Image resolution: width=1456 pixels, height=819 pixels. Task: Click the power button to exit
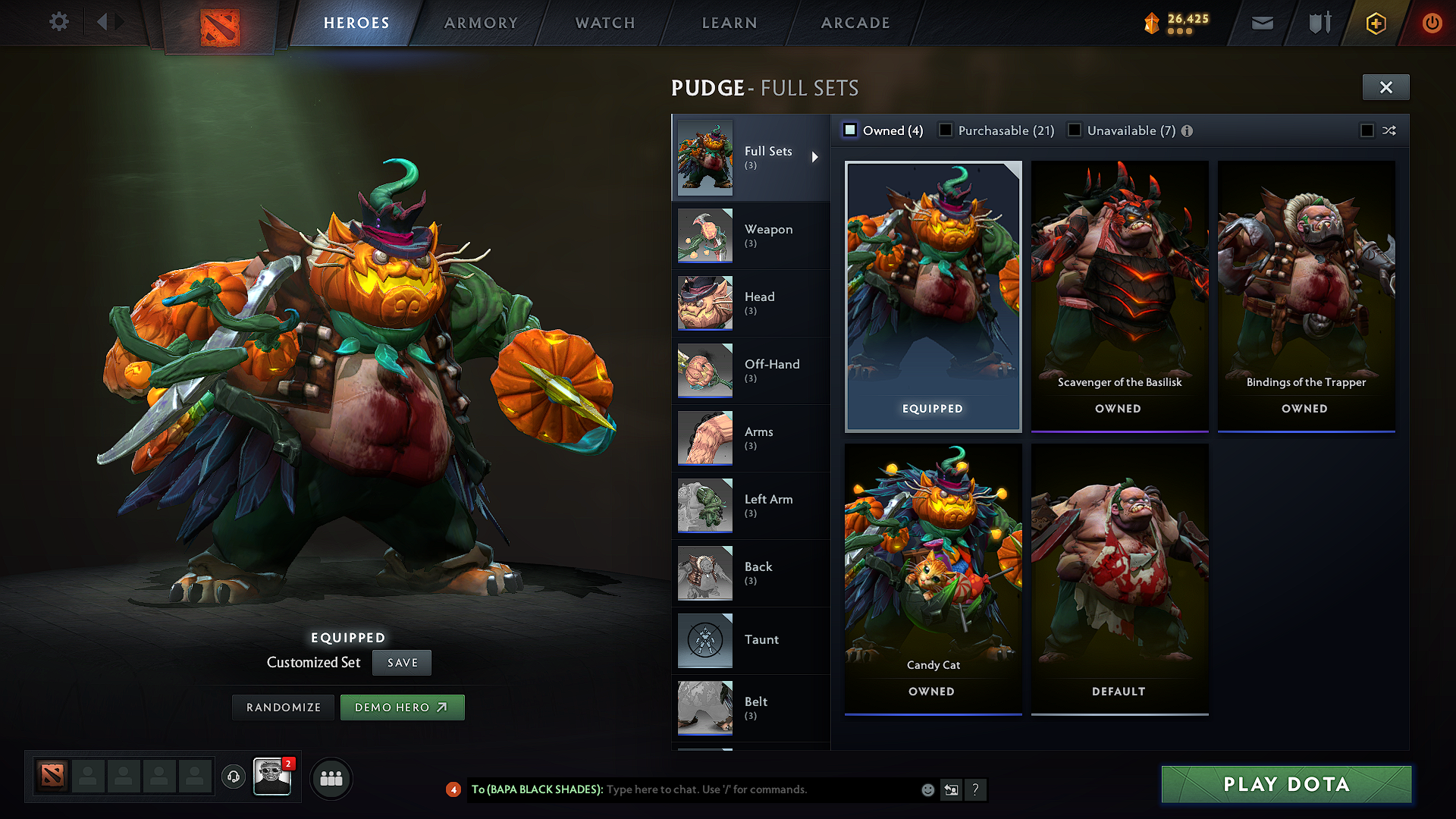point(1432,23)
